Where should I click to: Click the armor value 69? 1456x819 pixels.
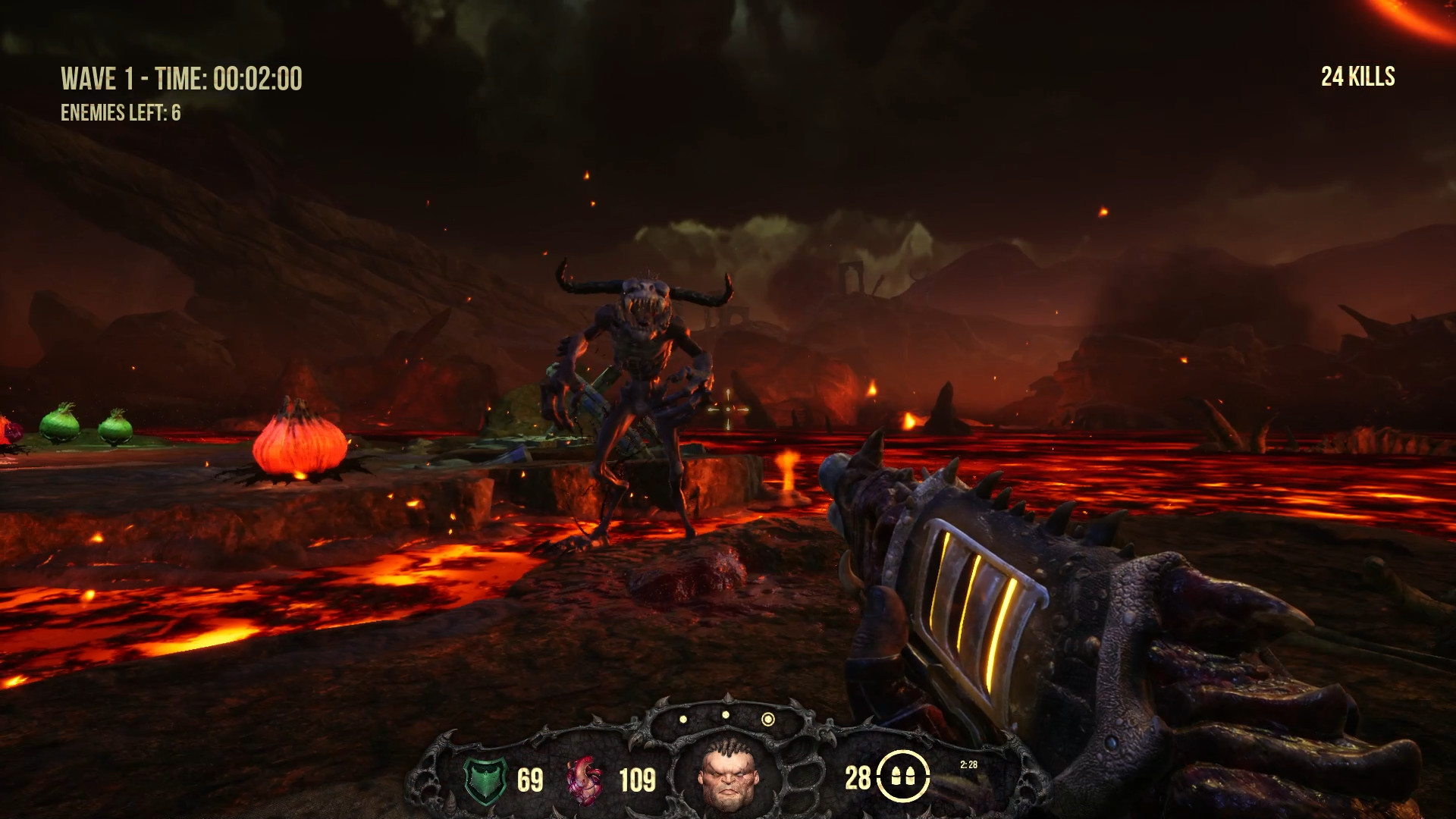[531, 778]
